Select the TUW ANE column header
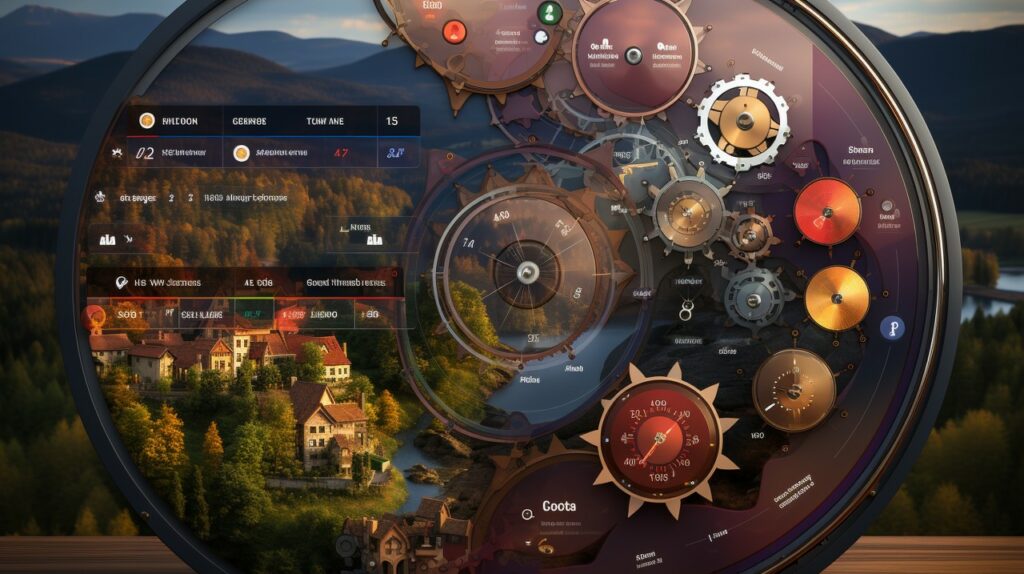The height and width of the screenshot is (574, 1024). (x=325, y=121)
